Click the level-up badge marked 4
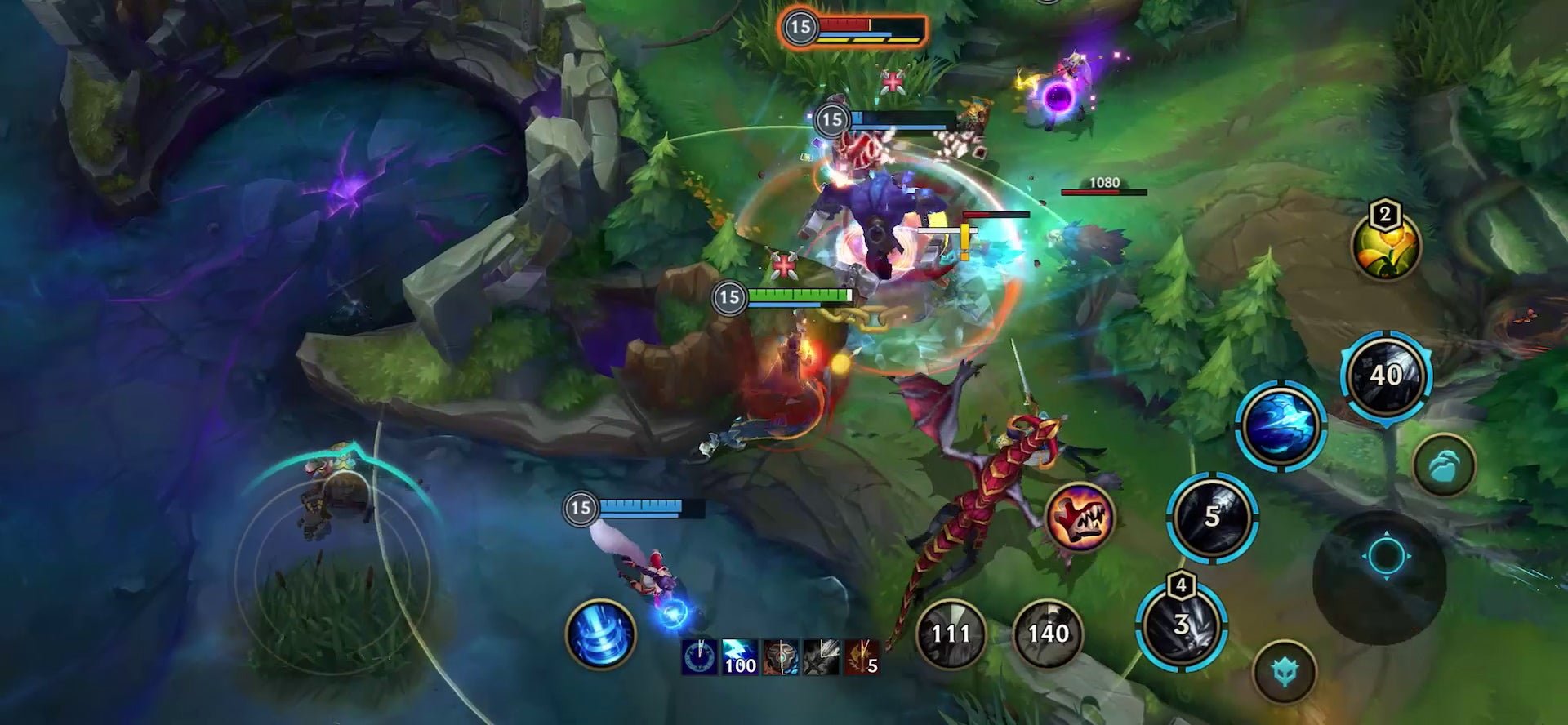The height and width of the screenshot is (725, 1568). [1181, 585]
